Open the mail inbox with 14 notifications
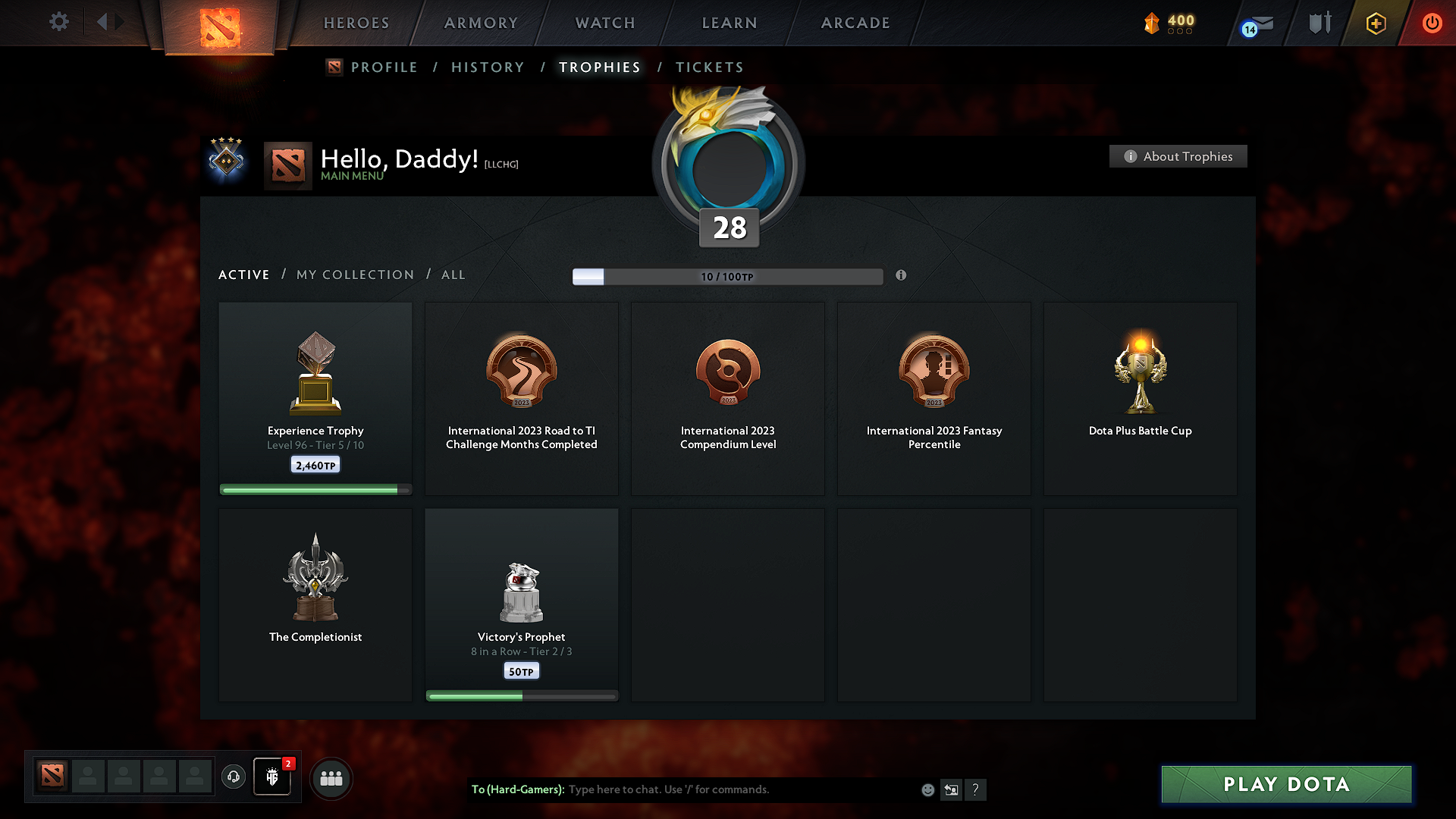 click(1255, 24)
